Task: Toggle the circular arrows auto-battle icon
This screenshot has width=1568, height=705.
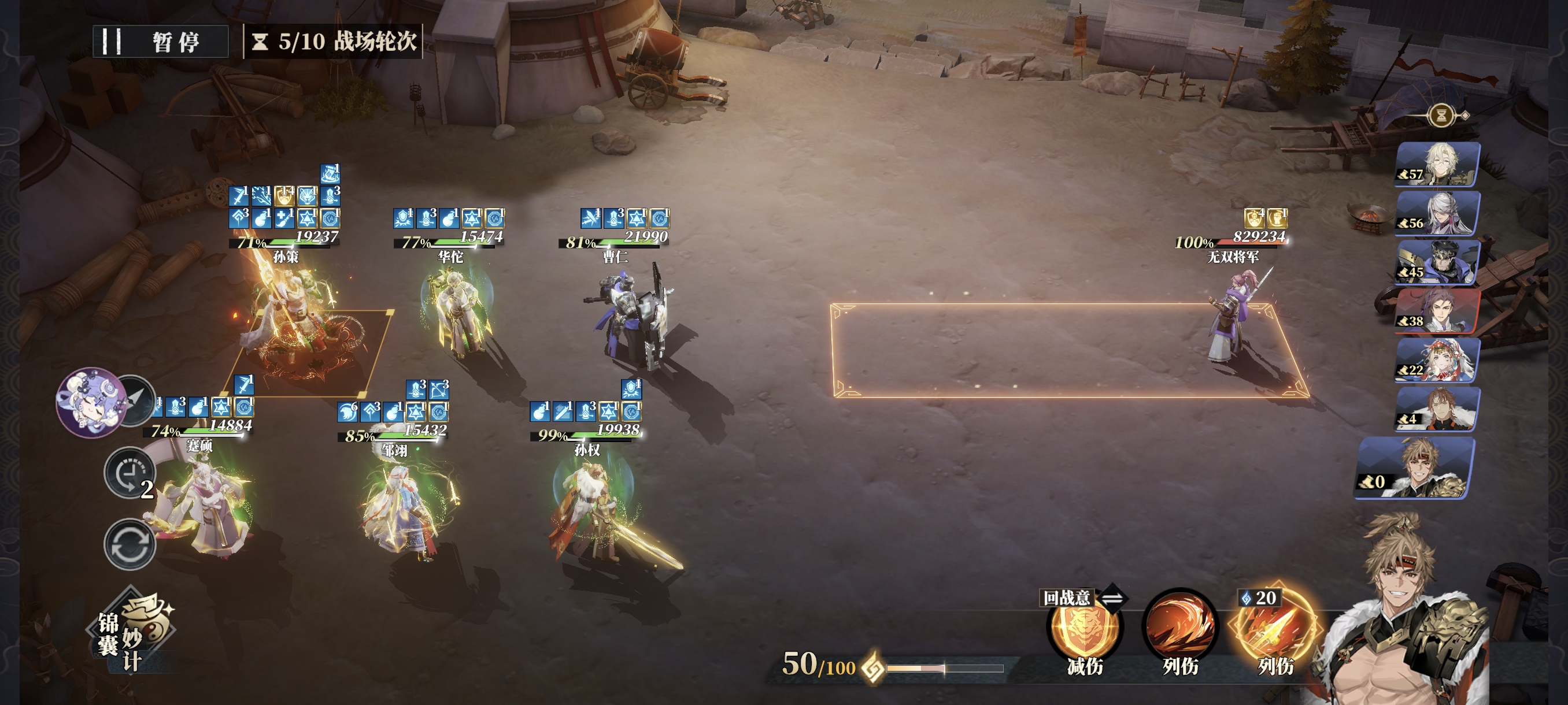Action: [129, 543]
